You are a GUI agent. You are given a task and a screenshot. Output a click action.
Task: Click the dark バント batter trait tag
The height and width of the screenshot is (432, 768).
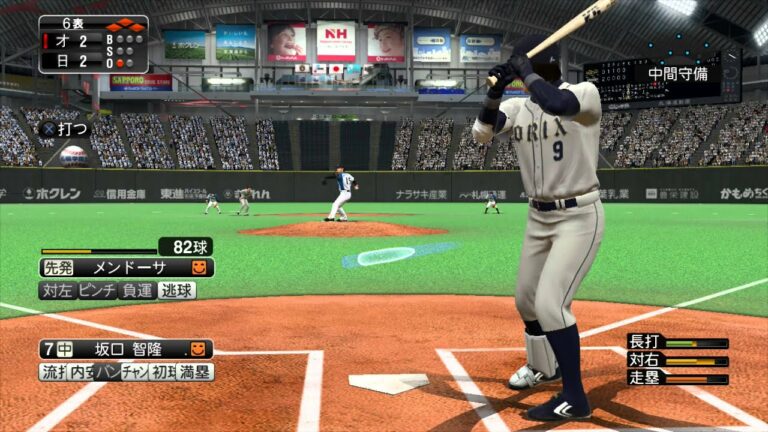click(x=106, y=372)
